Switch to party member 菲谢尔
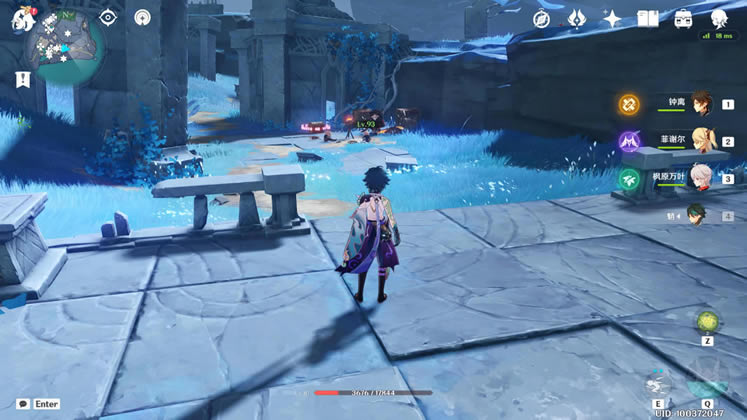Image resolution: width=747 pixels, height=420 pixels. coord(700,142)
